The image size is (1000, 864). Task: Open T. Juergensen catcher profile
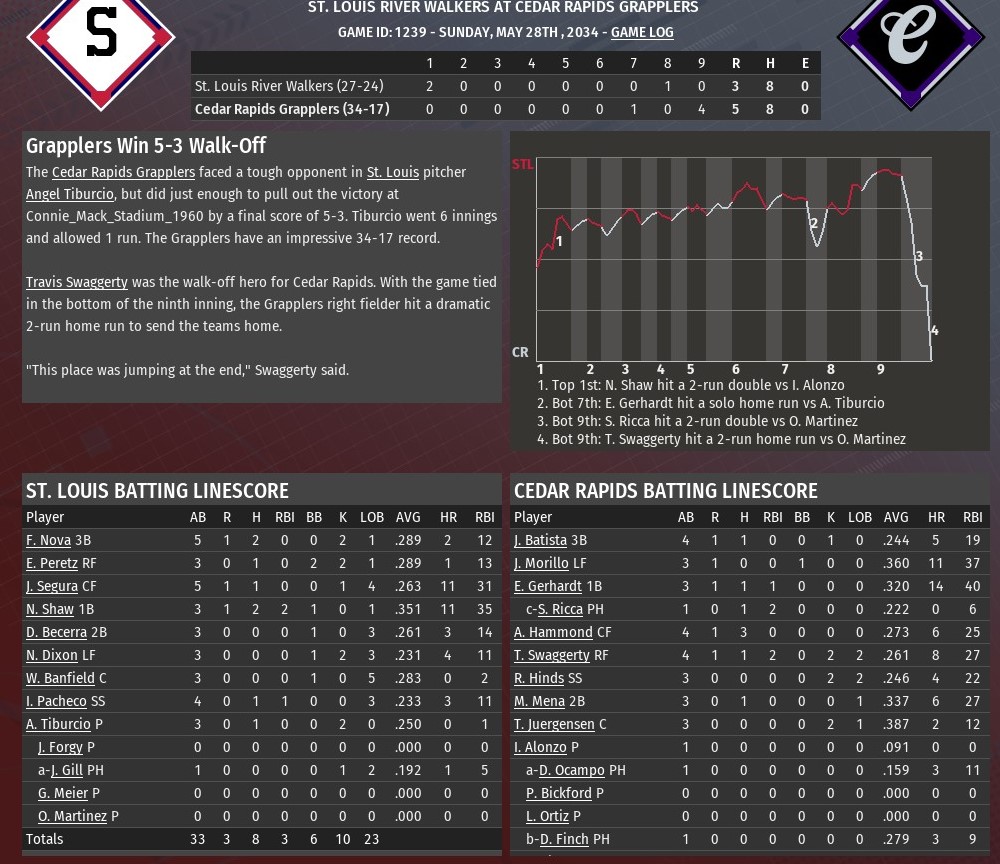554,724
